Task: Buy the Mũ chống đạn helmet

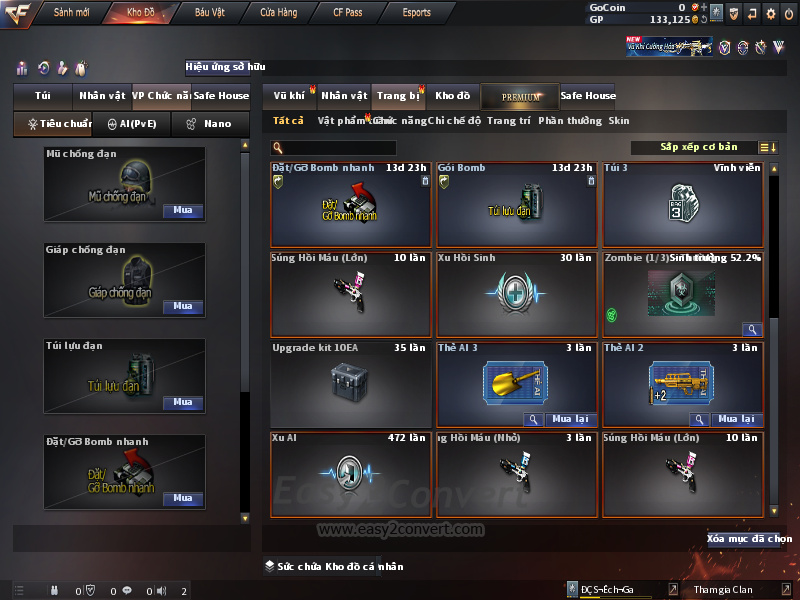Action: pos(183,211)
